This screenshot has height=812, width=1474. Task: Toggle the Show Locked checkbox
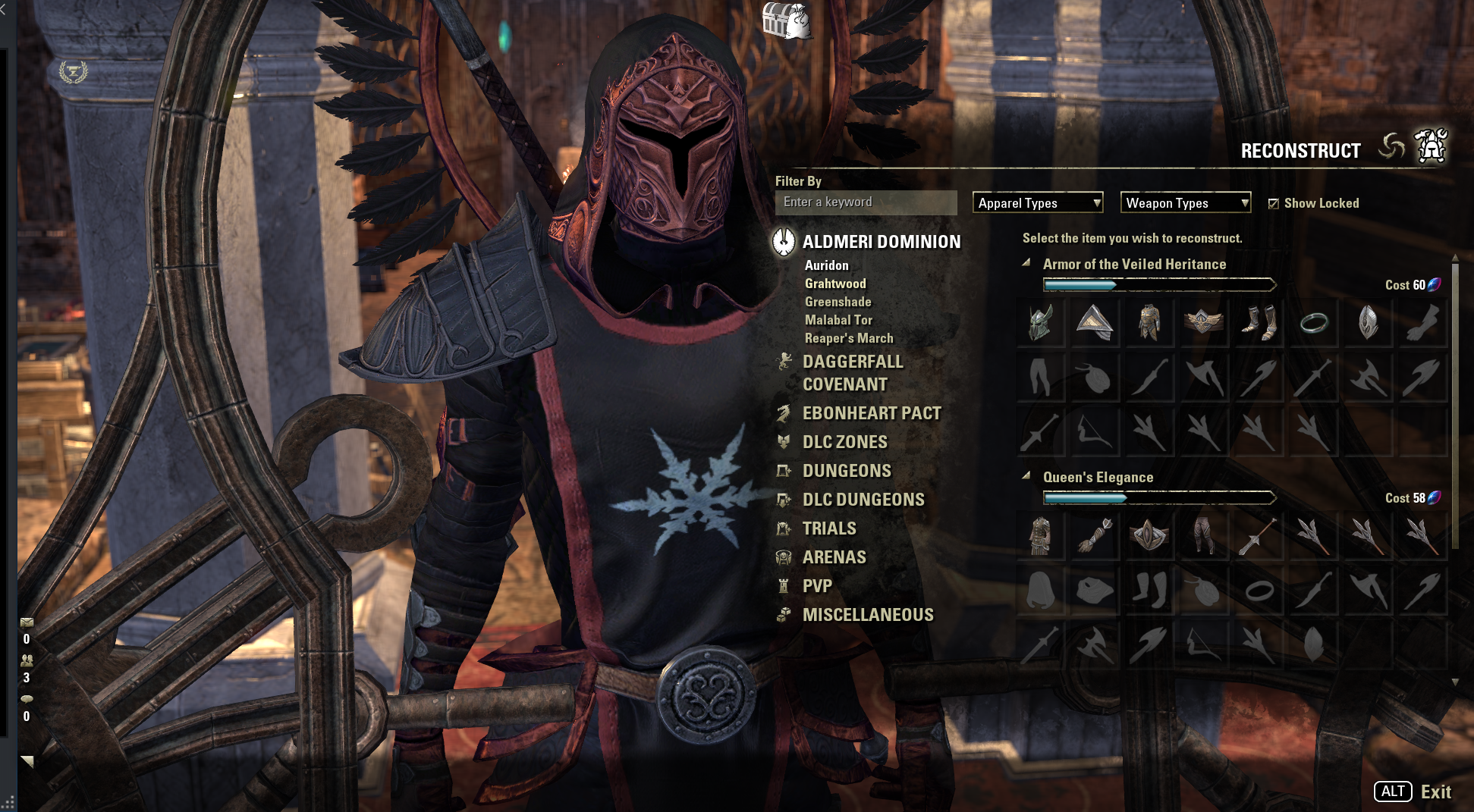tap(1274, 203)
